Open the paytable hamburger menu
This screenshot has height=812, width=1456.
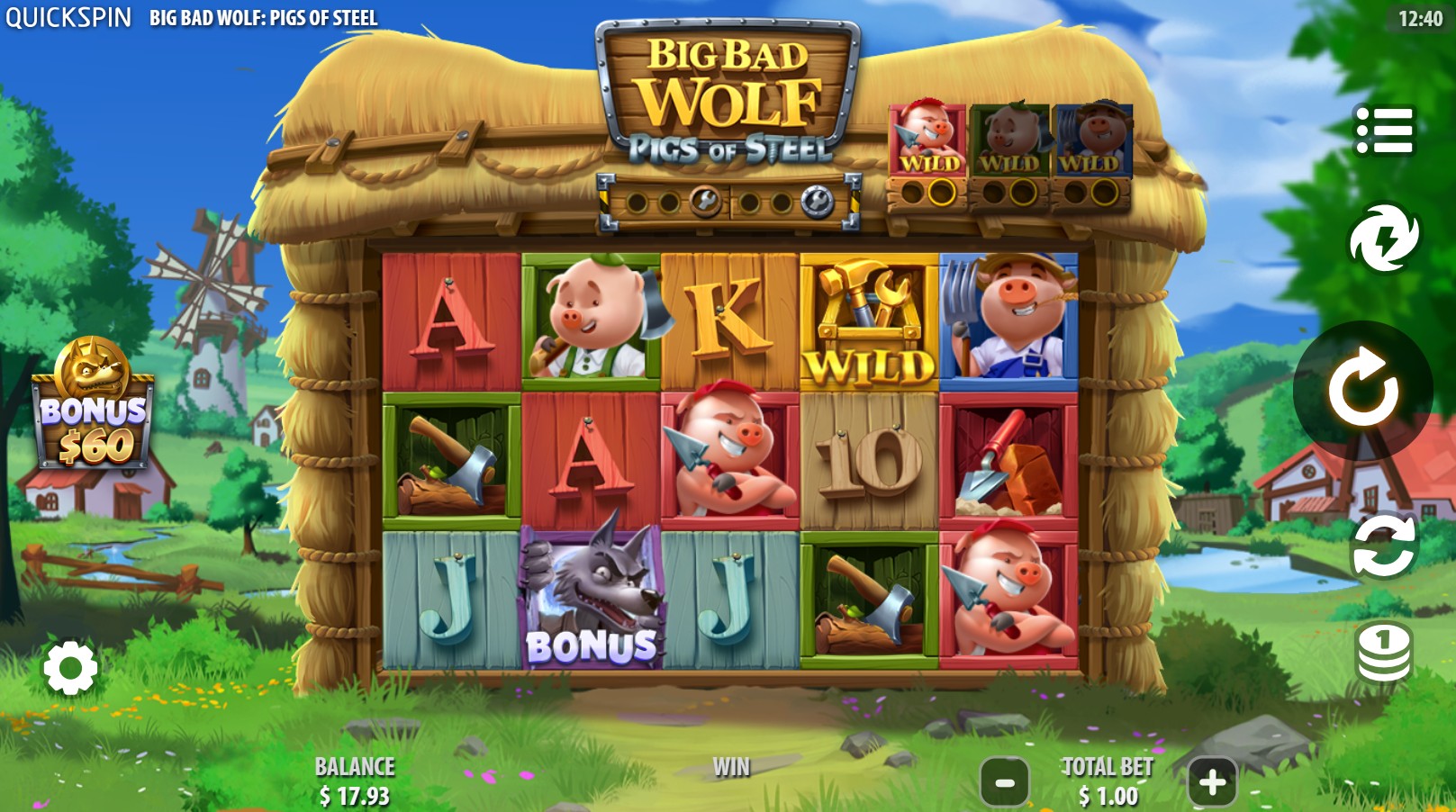click(1384, 130)
